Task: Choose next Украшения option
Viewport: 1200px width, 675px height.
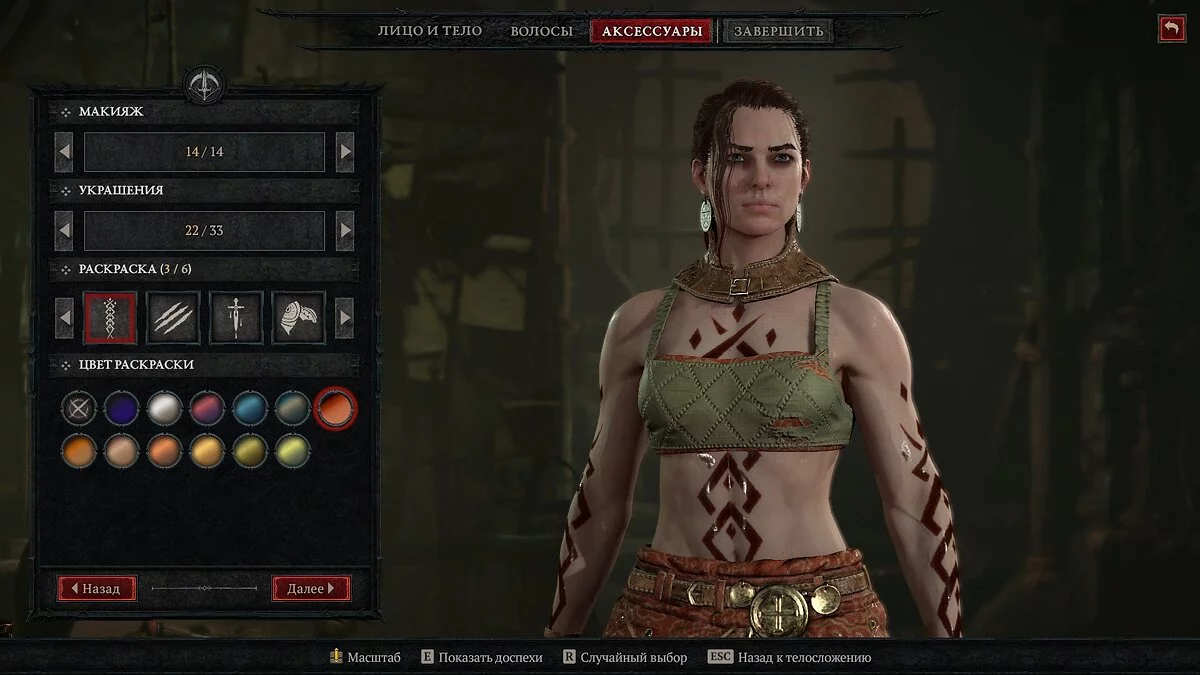Action: (x=345, y=231)
